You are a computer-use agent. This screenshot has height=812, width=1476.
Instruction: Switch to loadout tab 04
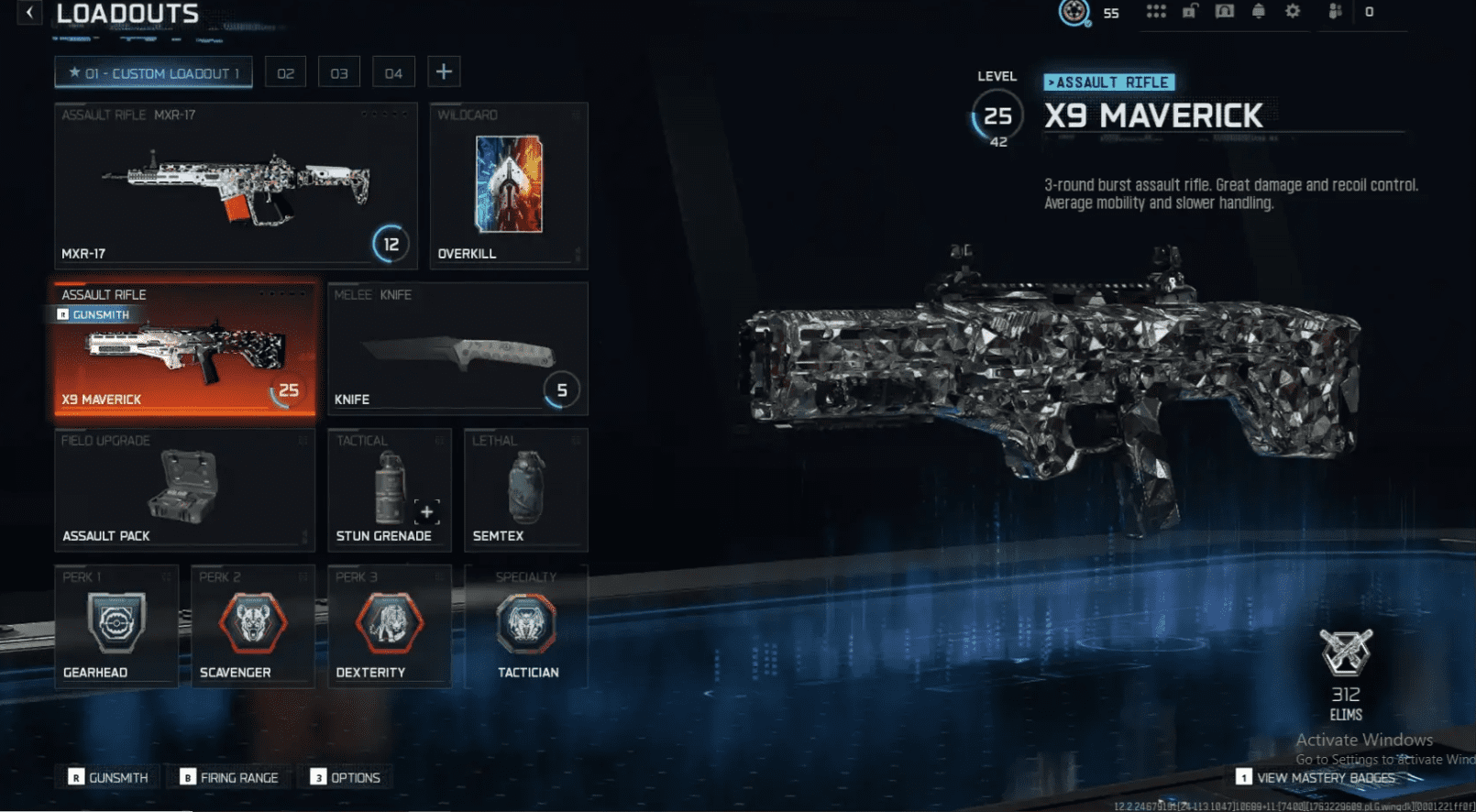click(393, 71)
